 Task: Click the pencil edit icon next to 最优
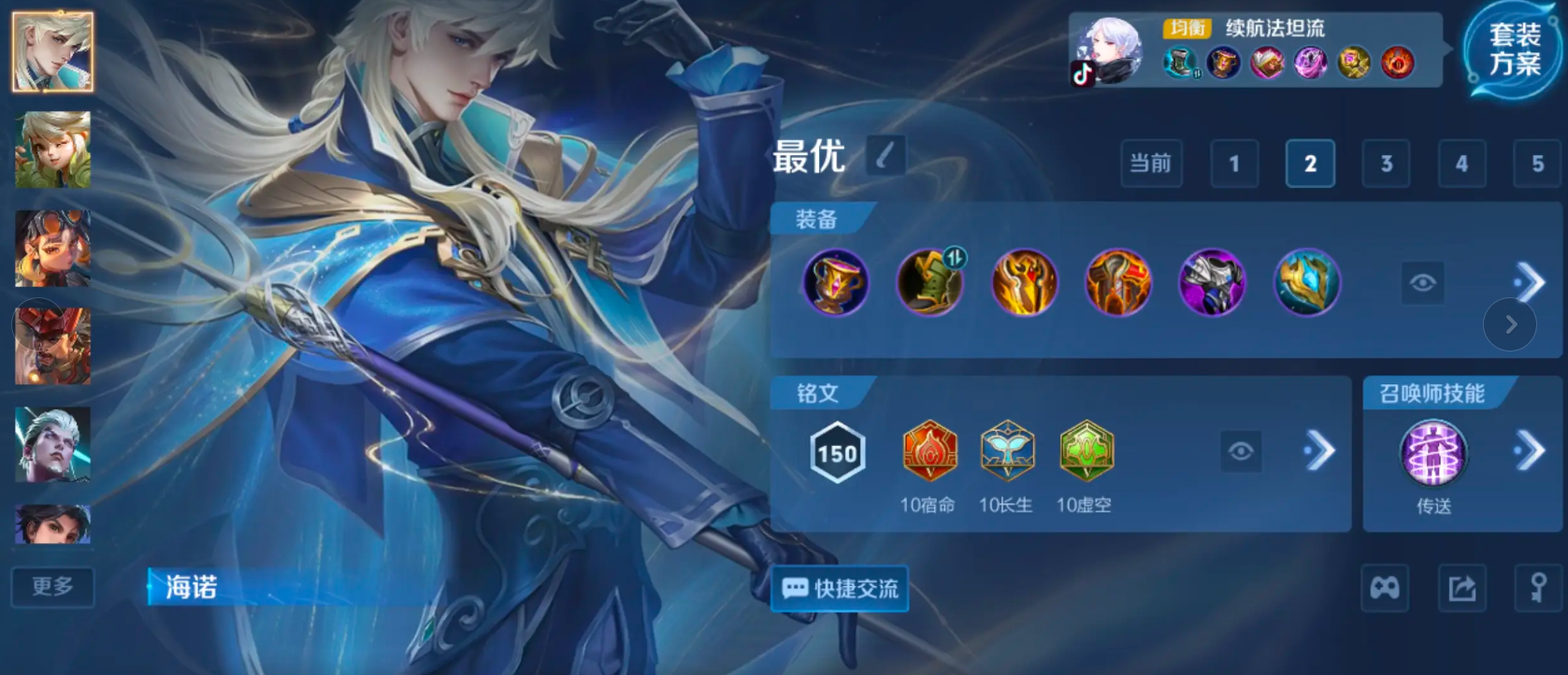point(883,158)
